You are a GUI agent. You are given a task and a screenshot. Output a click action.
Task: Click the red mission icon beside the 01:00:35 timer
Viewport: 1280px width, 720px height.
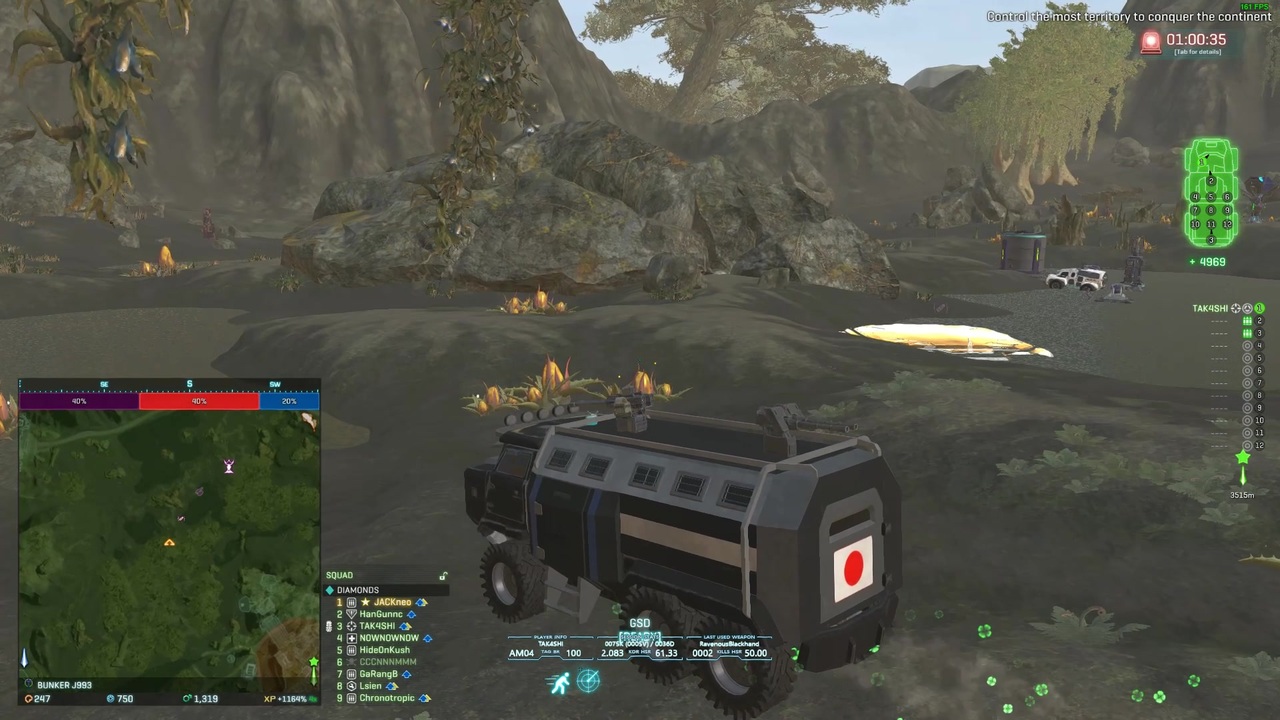click(1150, 42)
